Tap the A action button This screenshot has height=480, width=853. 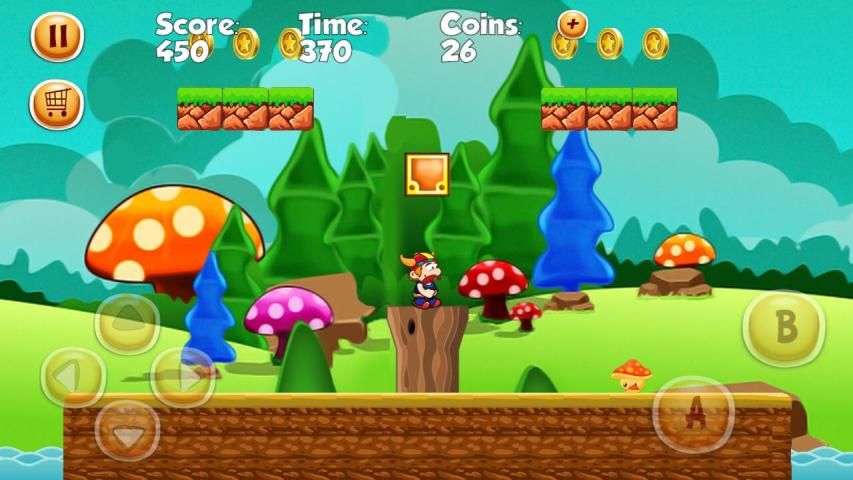tap(693, 414)
